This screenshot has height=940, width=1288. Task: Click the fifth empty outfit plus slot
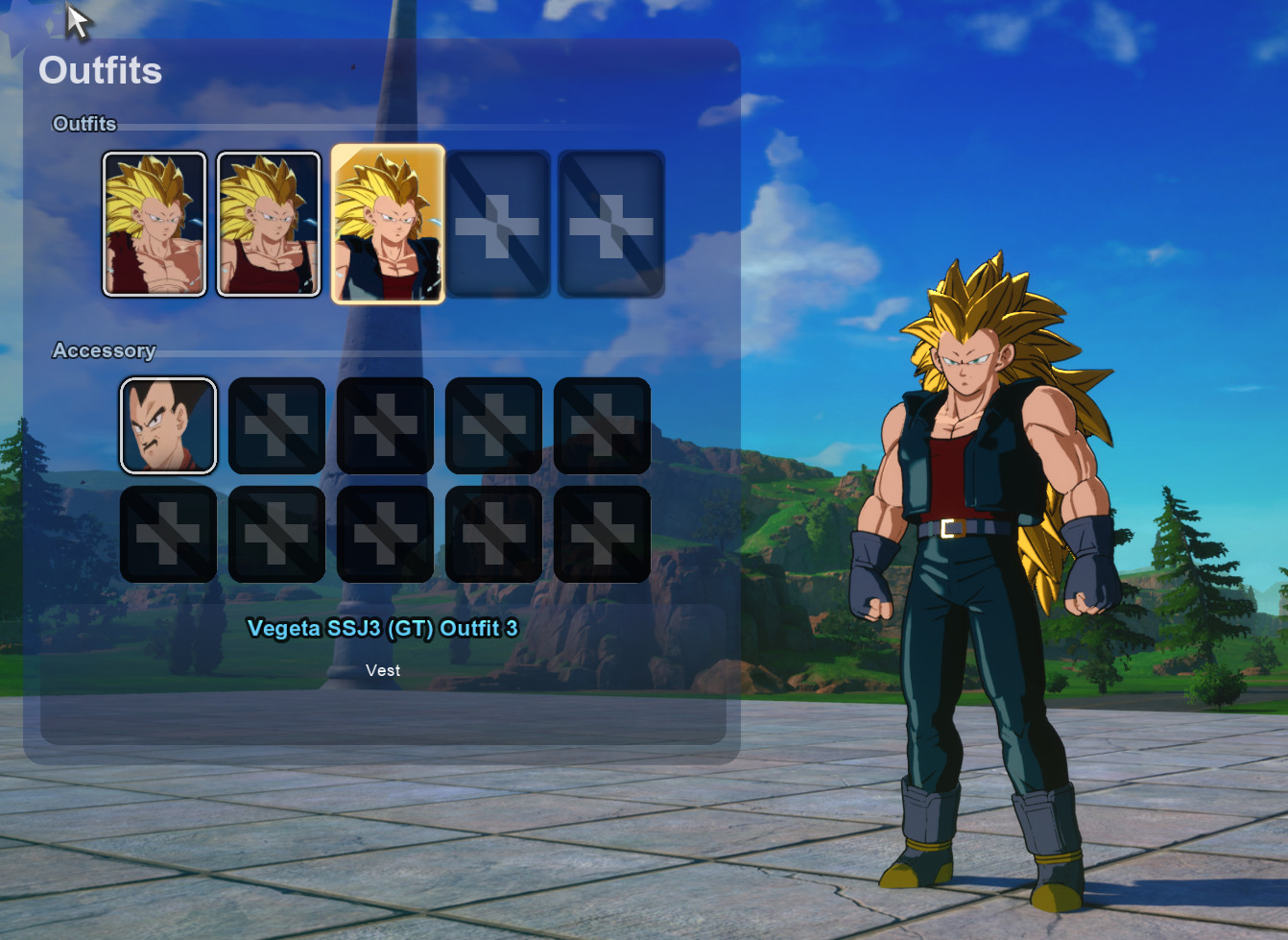tap(611, 223)
